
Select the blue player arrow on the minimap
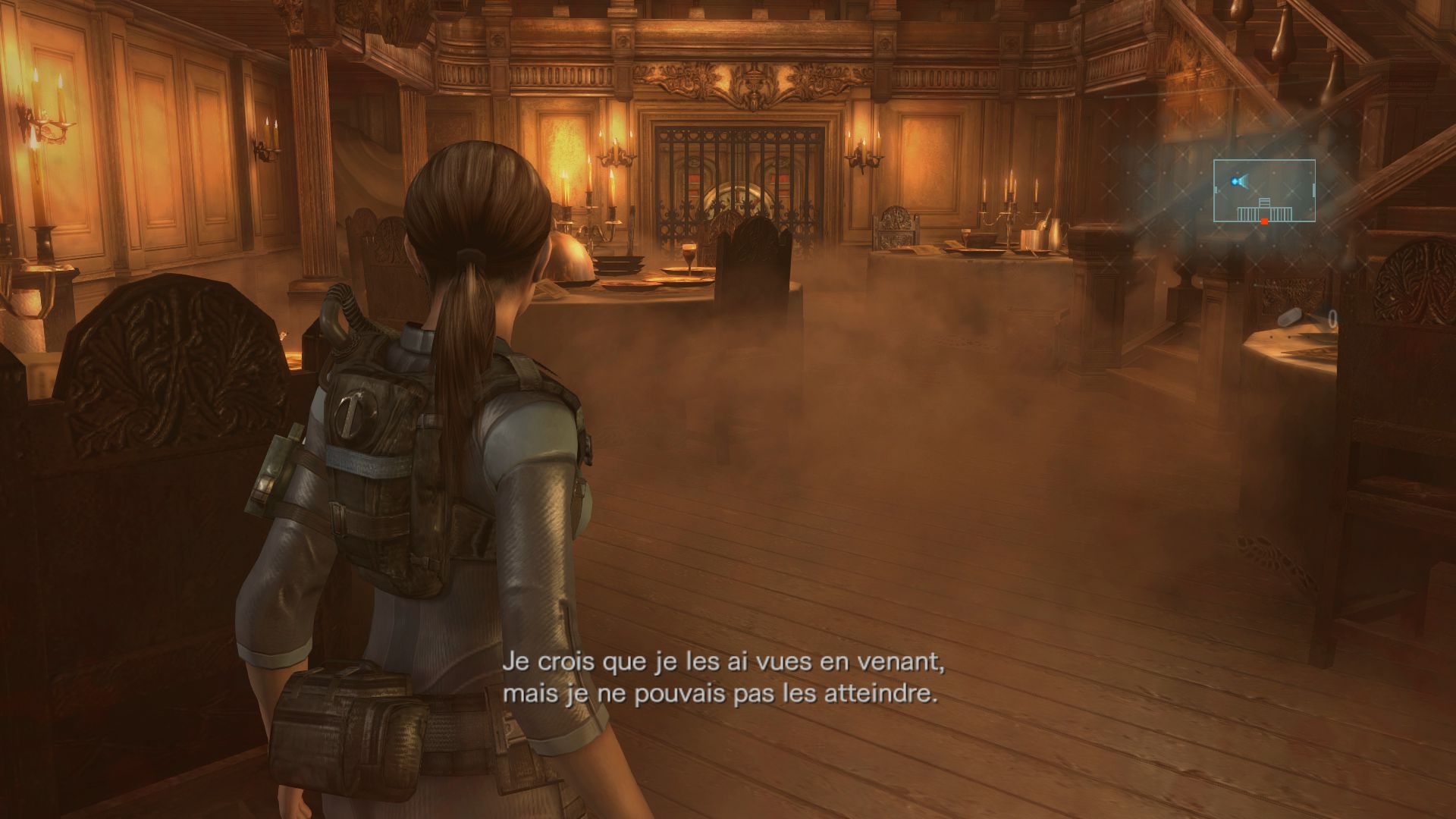(1236, 180)
